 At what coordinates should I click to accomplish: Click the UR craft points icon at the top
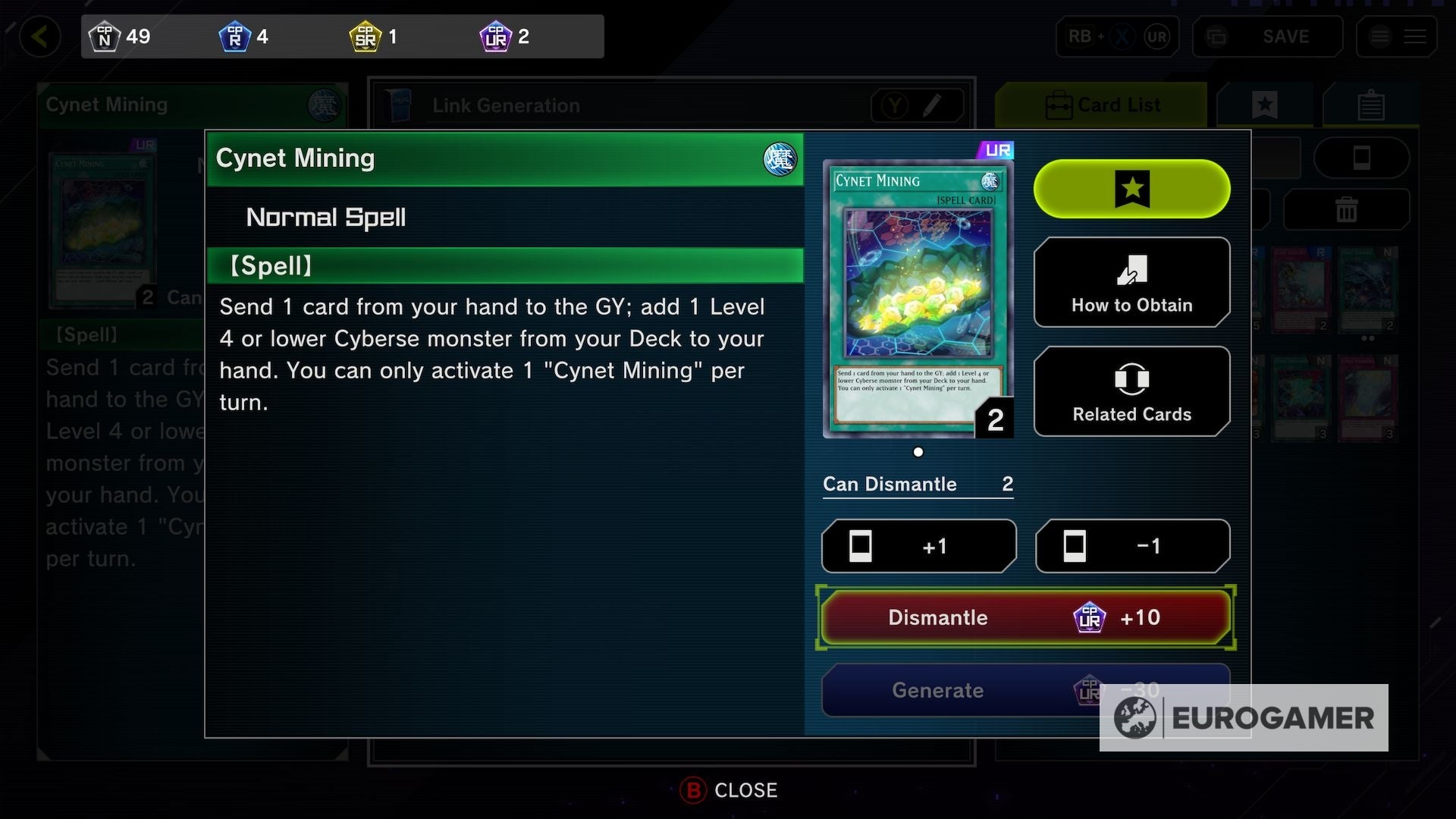pos(497,36)
